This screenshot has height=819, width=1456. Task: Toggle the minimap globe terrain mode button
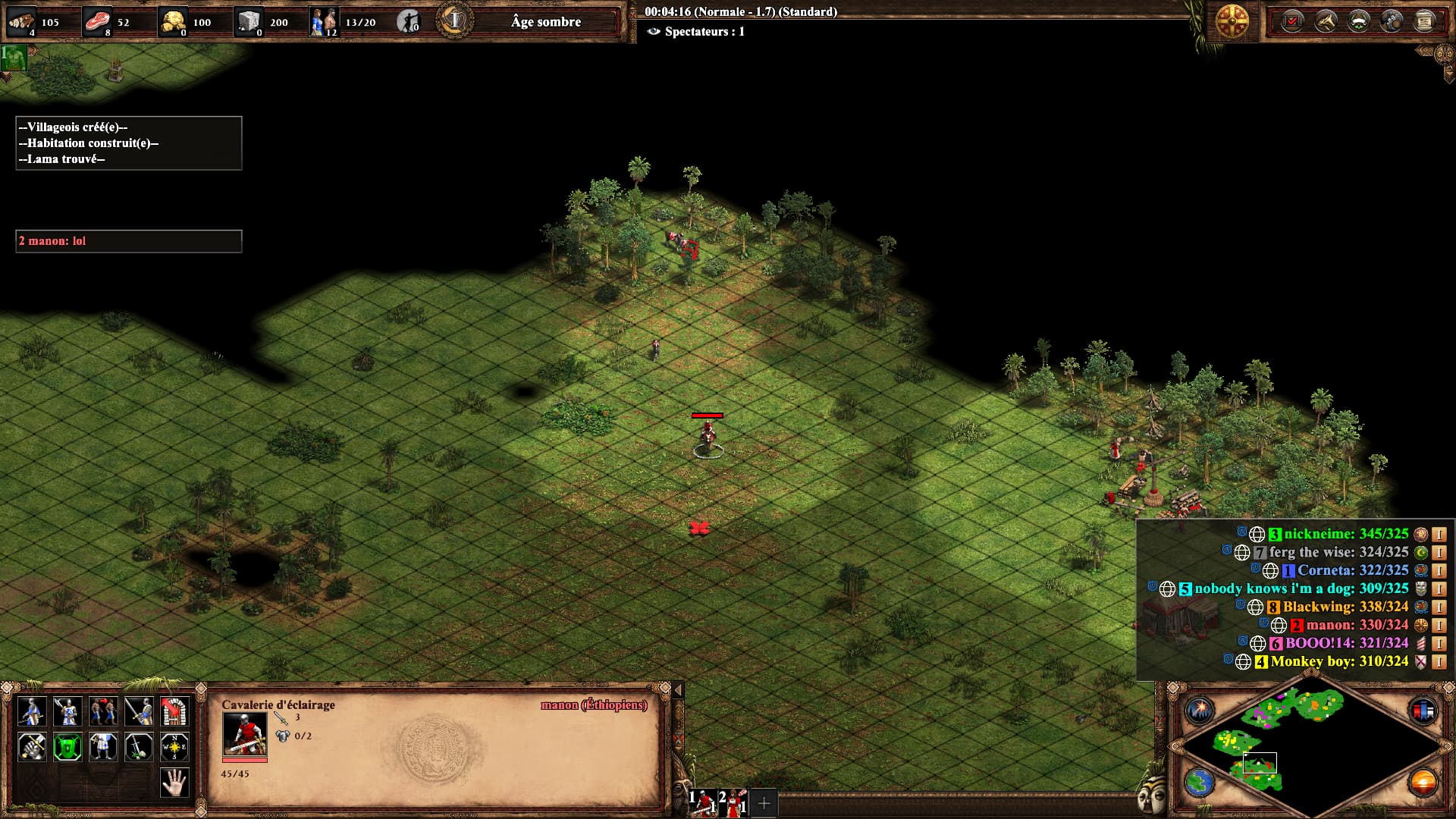[x=1200, y=782]
